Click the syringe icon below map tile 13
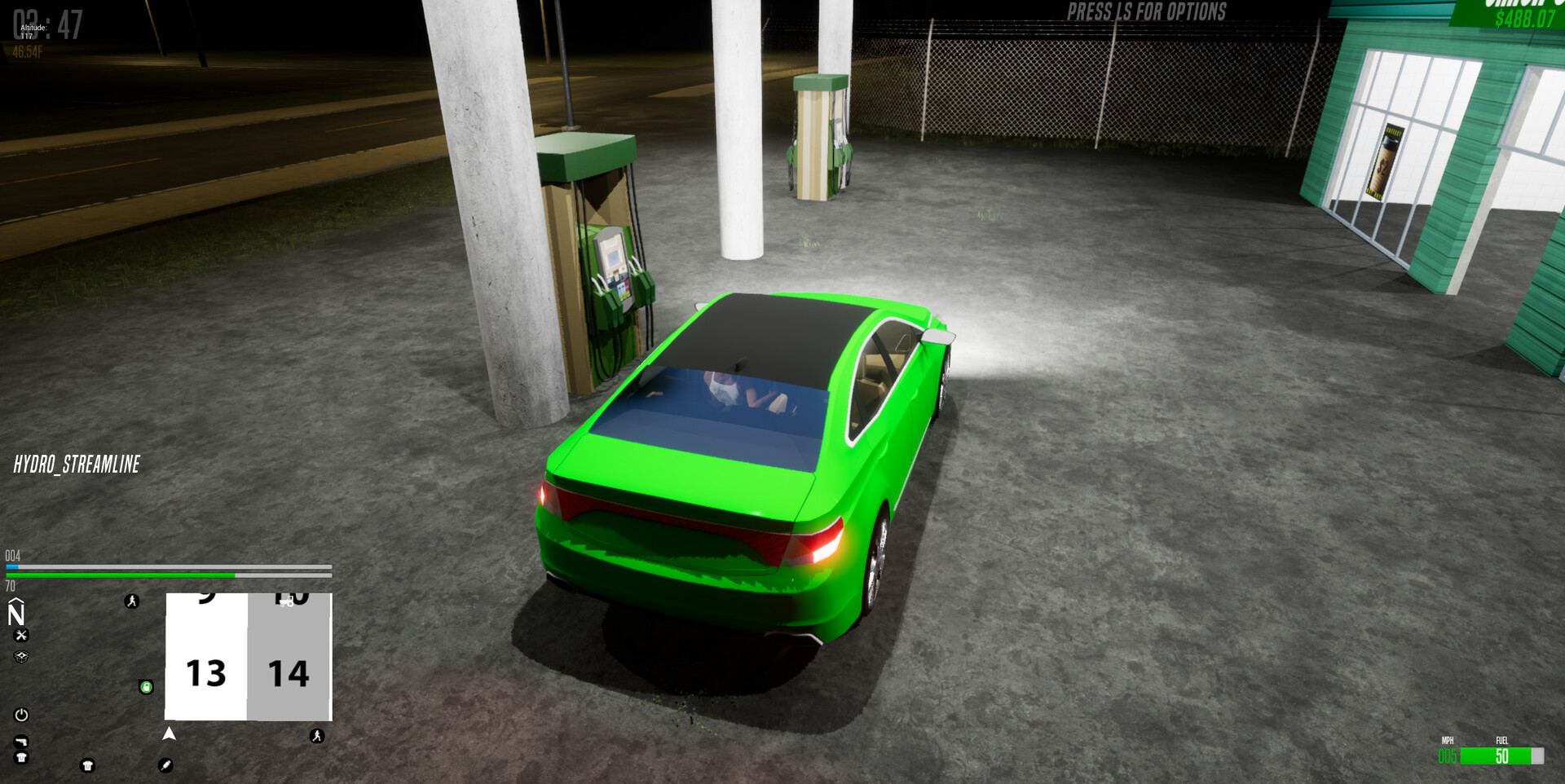Viewport: 1565px width, 784px height. click(165, 766)
